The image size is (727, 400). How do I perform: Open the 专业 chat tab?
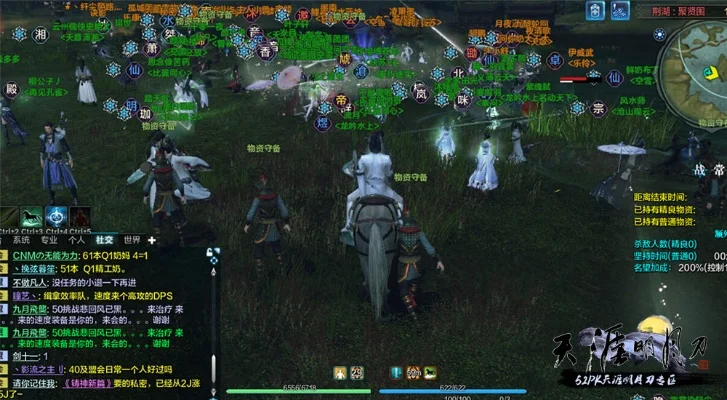coord(48,240)
